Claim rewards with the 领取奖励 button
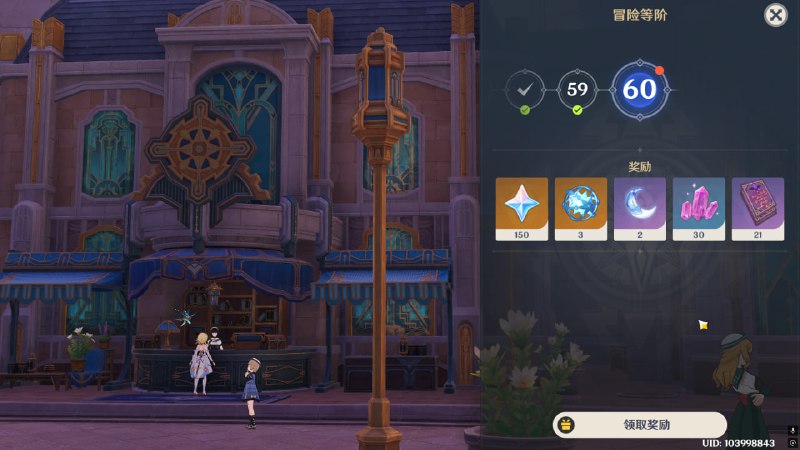This screenshot has width=800, height=450. pyautogui.click(x=640, y=424)
